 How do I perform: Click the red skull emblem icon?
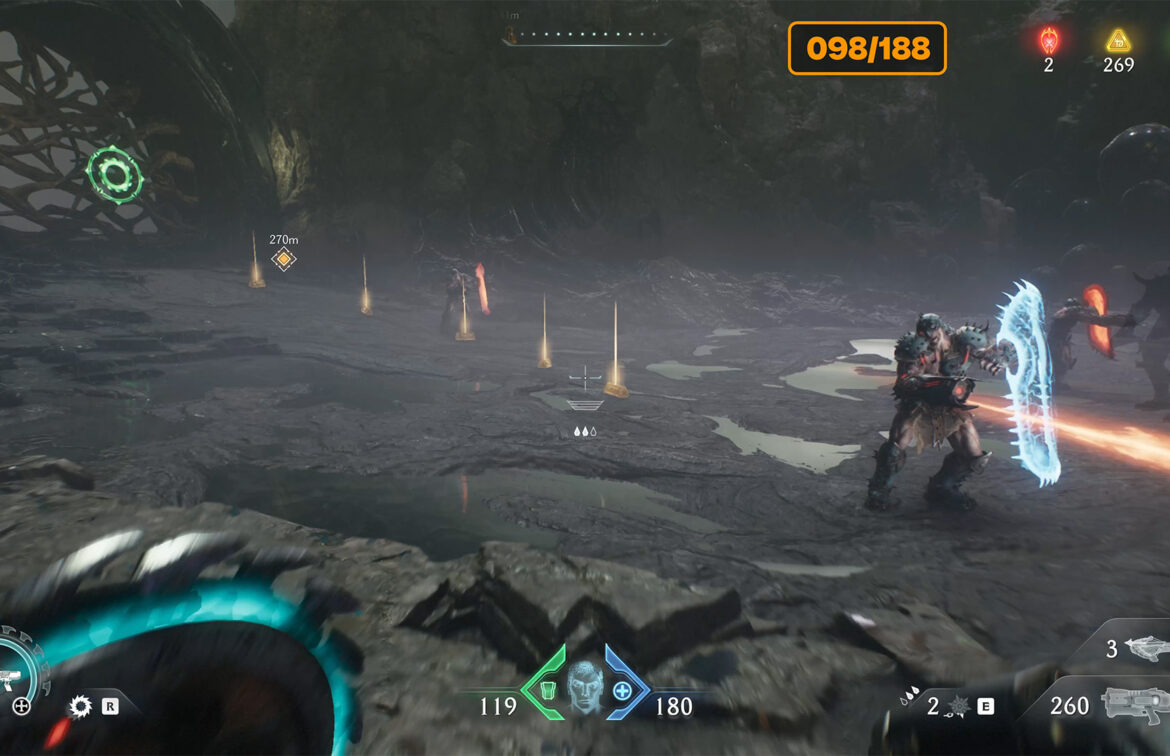coord(1048,41)
